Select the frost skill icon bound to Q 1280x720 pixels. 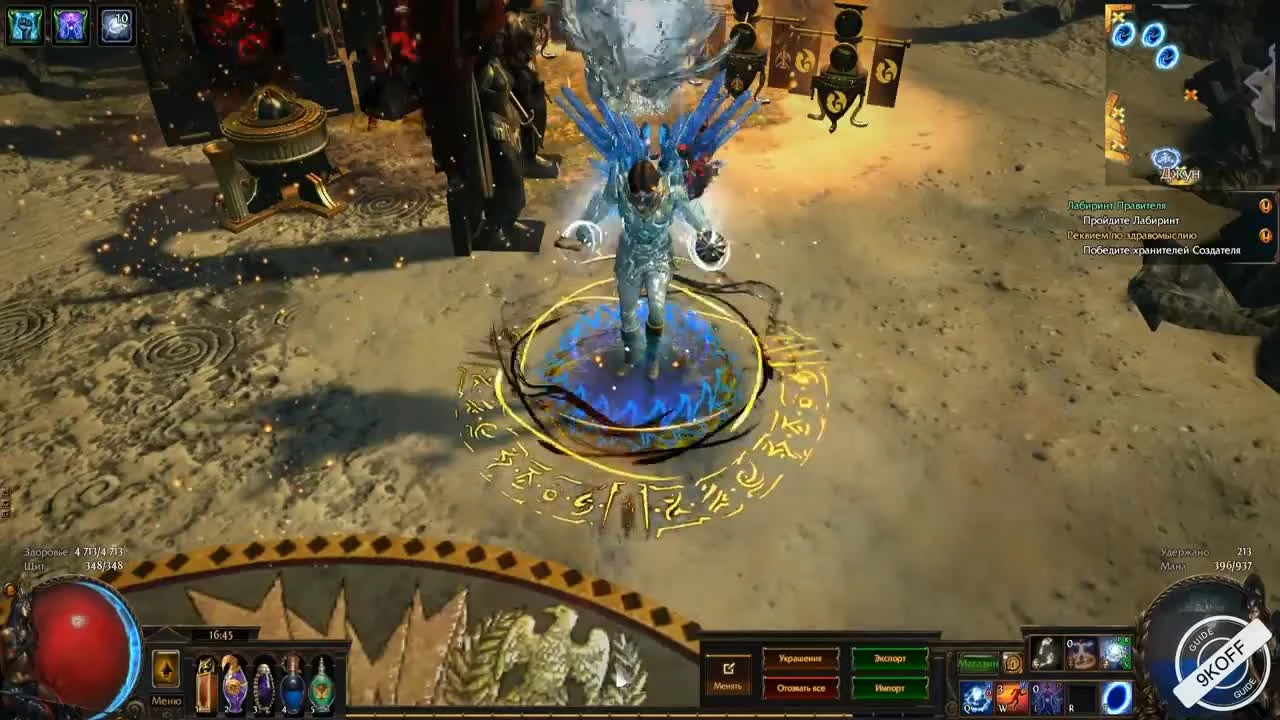point(975,699)
